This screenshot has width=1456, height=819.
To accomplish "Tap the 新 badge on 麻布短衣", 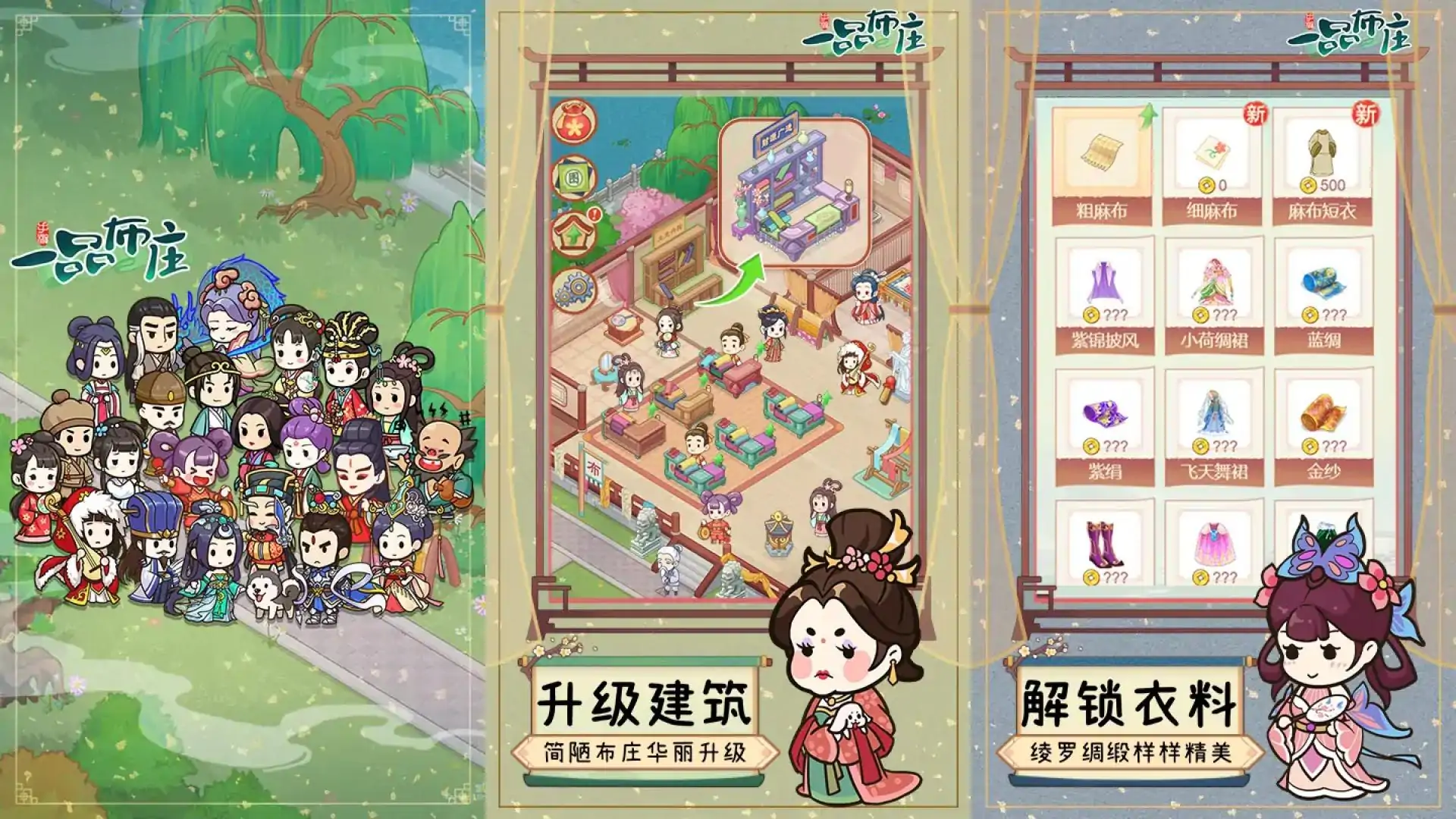I will [1365, 114].
